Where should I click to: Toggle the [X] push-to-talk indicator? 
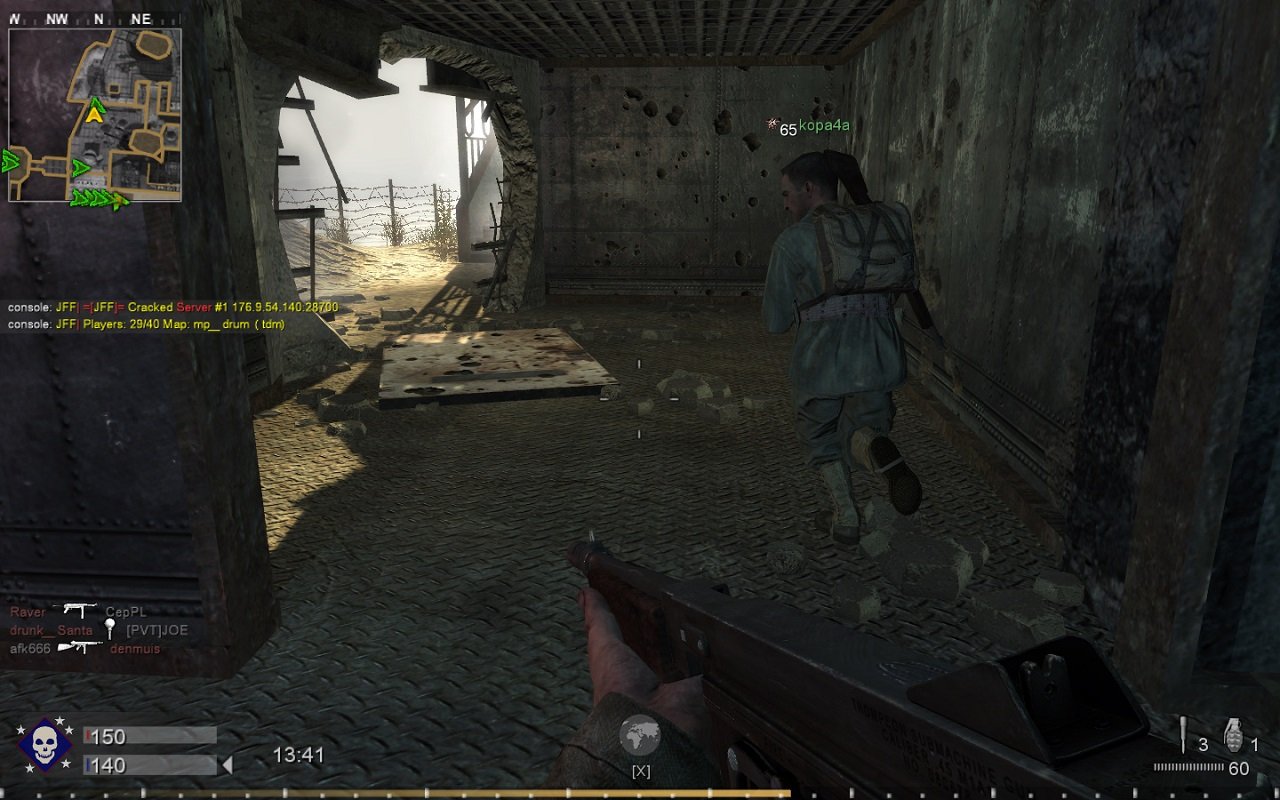639,771
